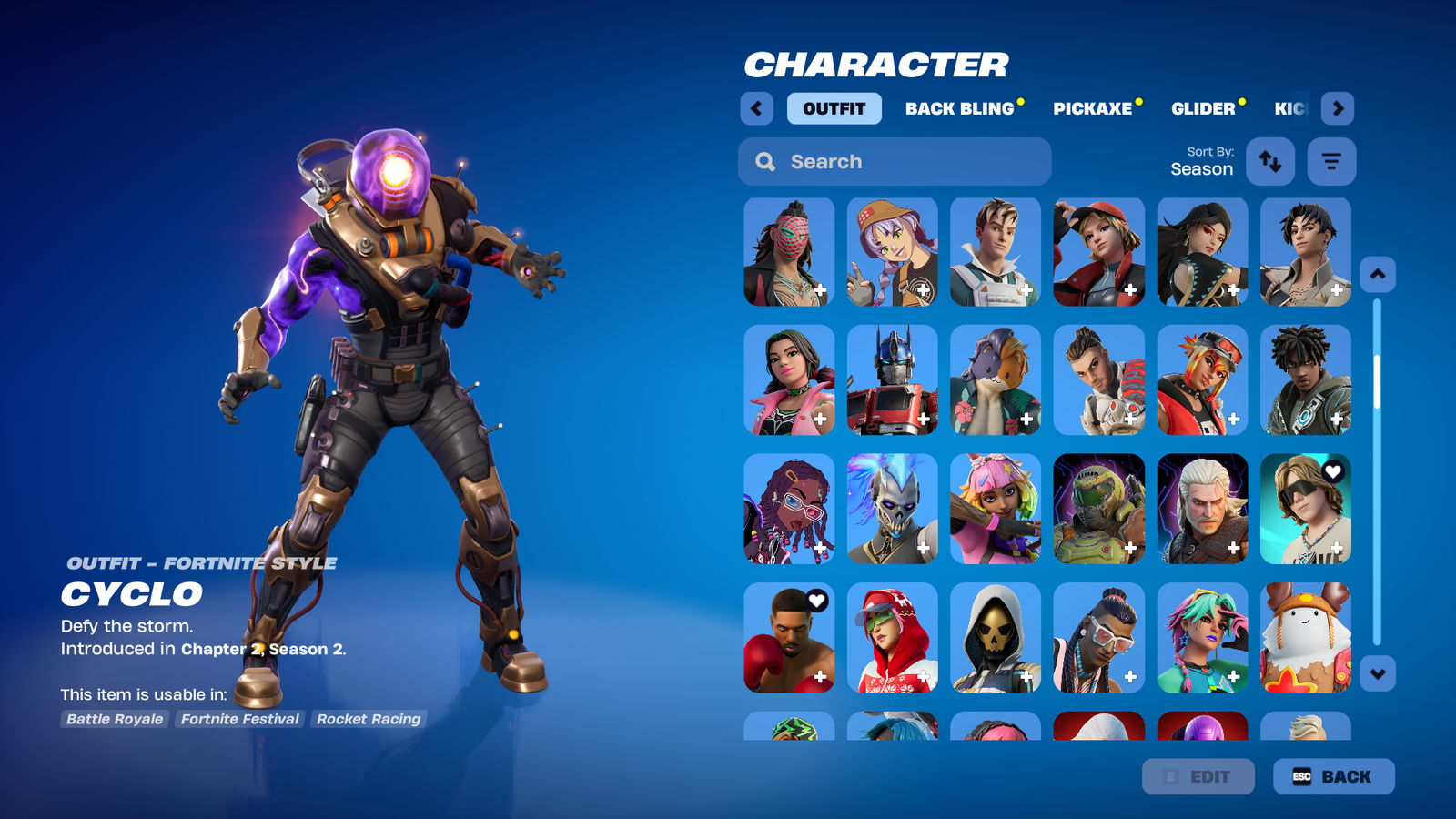Toggle the Sort By Season order button

[x=1269, y=161]
